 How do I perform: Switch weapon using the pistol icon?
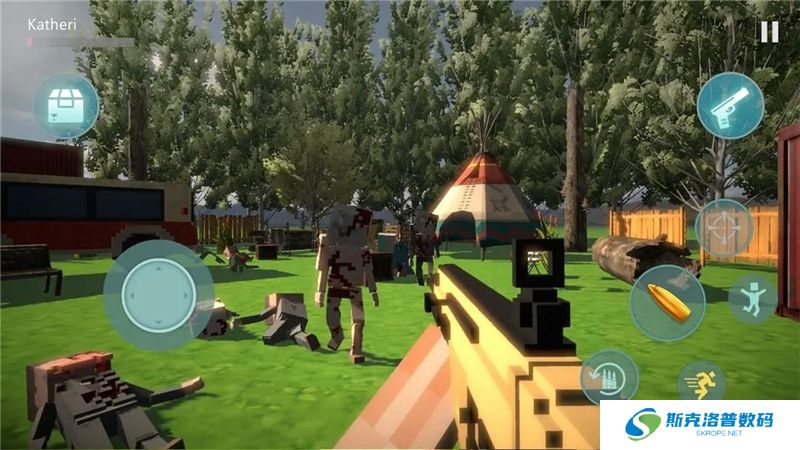point(730,105)
